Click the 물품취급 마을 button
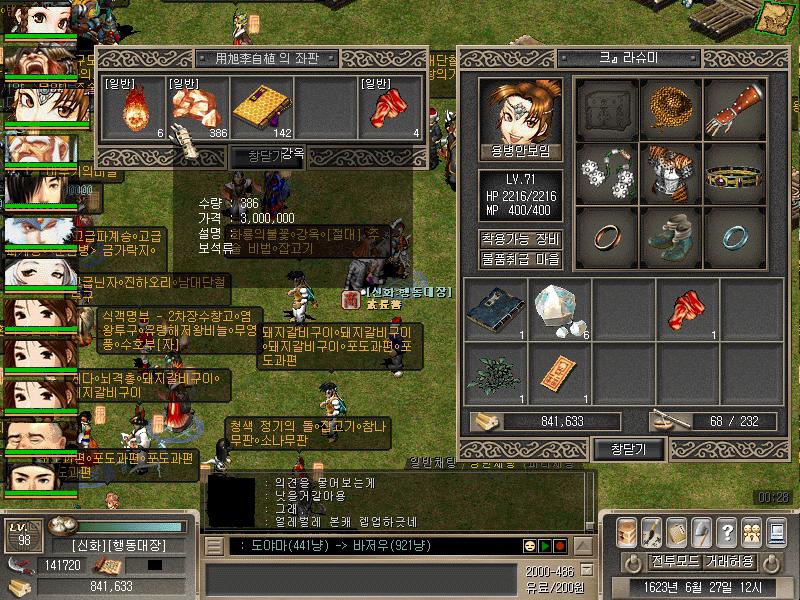 (x=520, y=260)
